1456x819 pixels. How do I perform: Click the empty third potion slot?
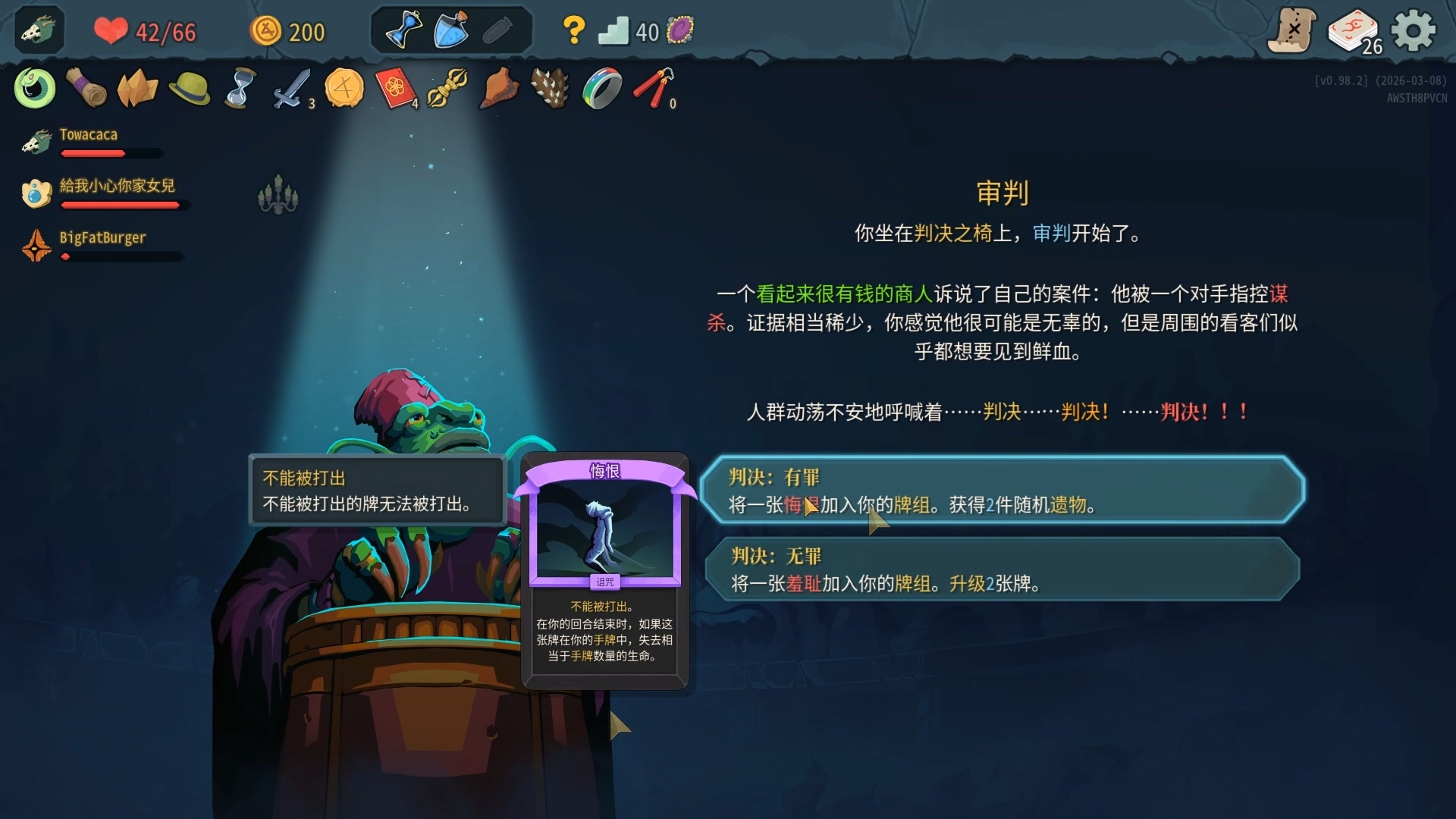tap(497, 29)
